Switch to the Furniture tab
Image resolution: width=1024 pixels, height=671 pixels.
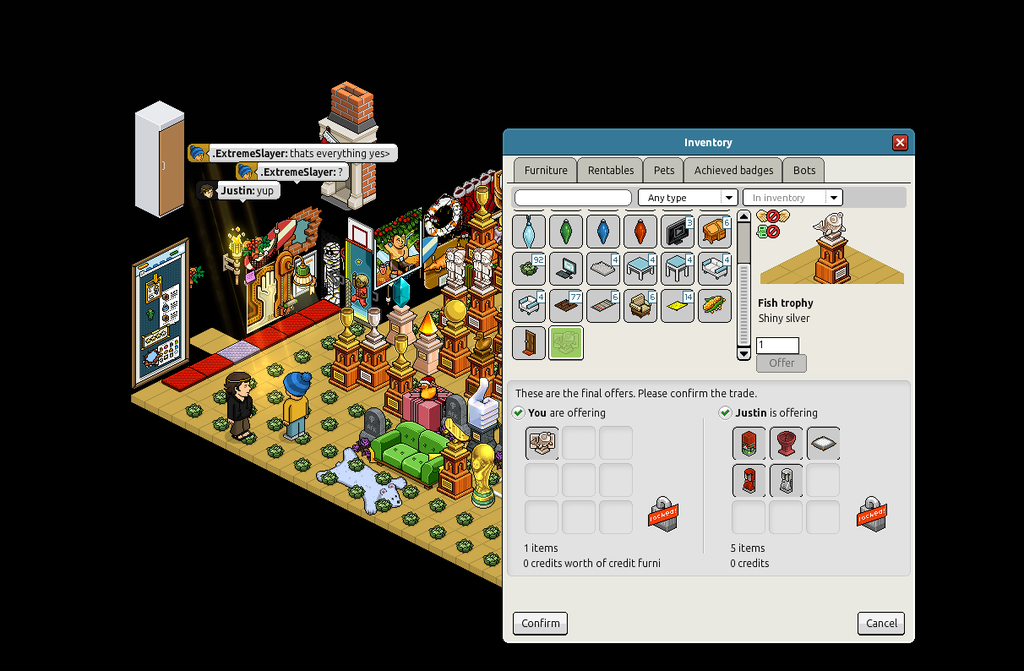pyautogui.click(x=545, y=170)
